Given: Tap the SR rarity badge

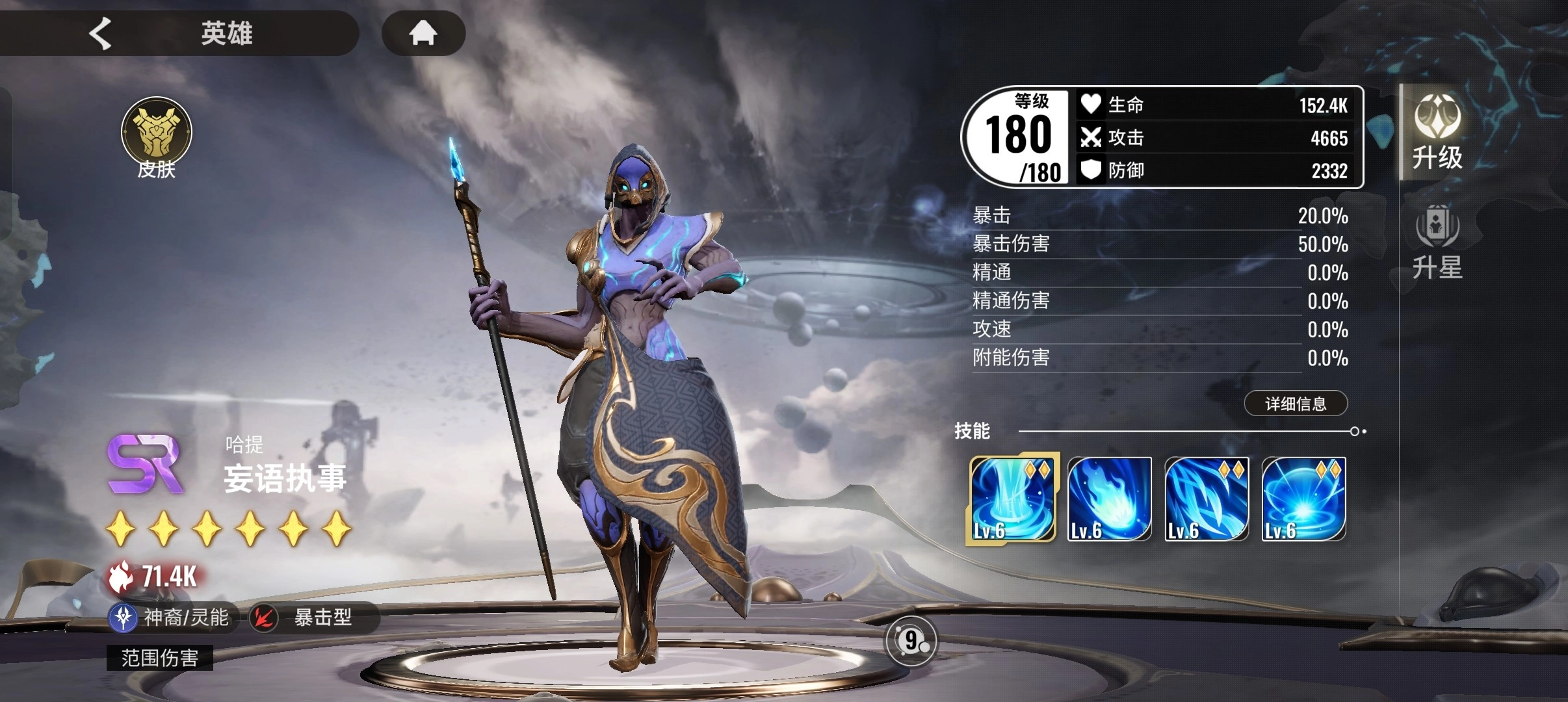Looking at the screenshot, I should click(x=145, y=464).
